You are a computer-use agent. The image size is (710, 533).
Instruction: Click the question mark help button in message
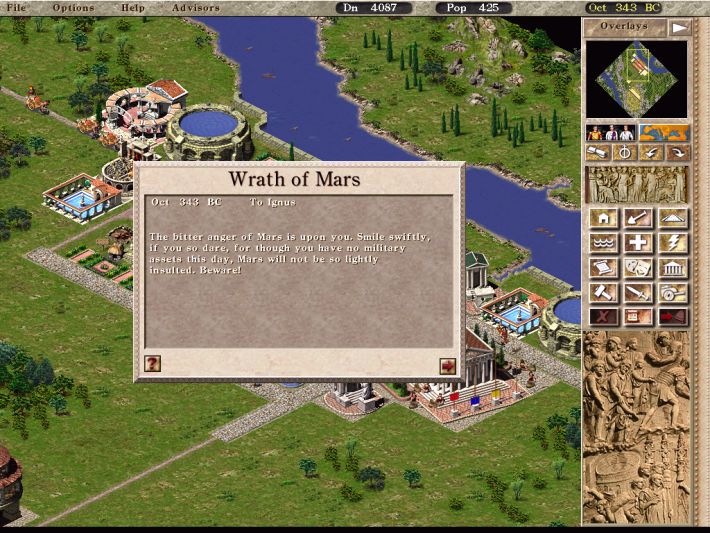pyautogui.click(x=153, y=366)
